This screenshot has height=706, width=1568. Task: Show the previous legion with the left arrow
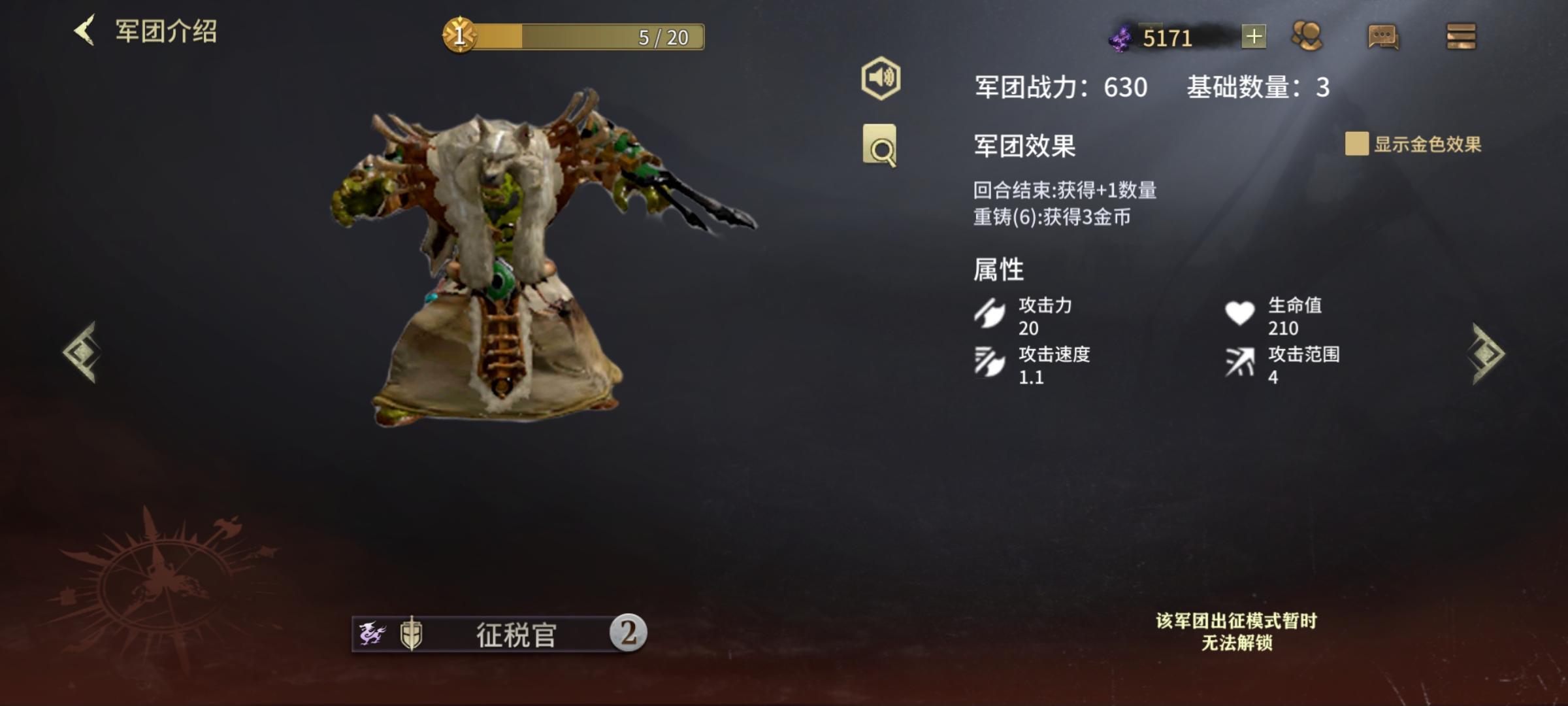pyautogui.click(x=82, y=352)
